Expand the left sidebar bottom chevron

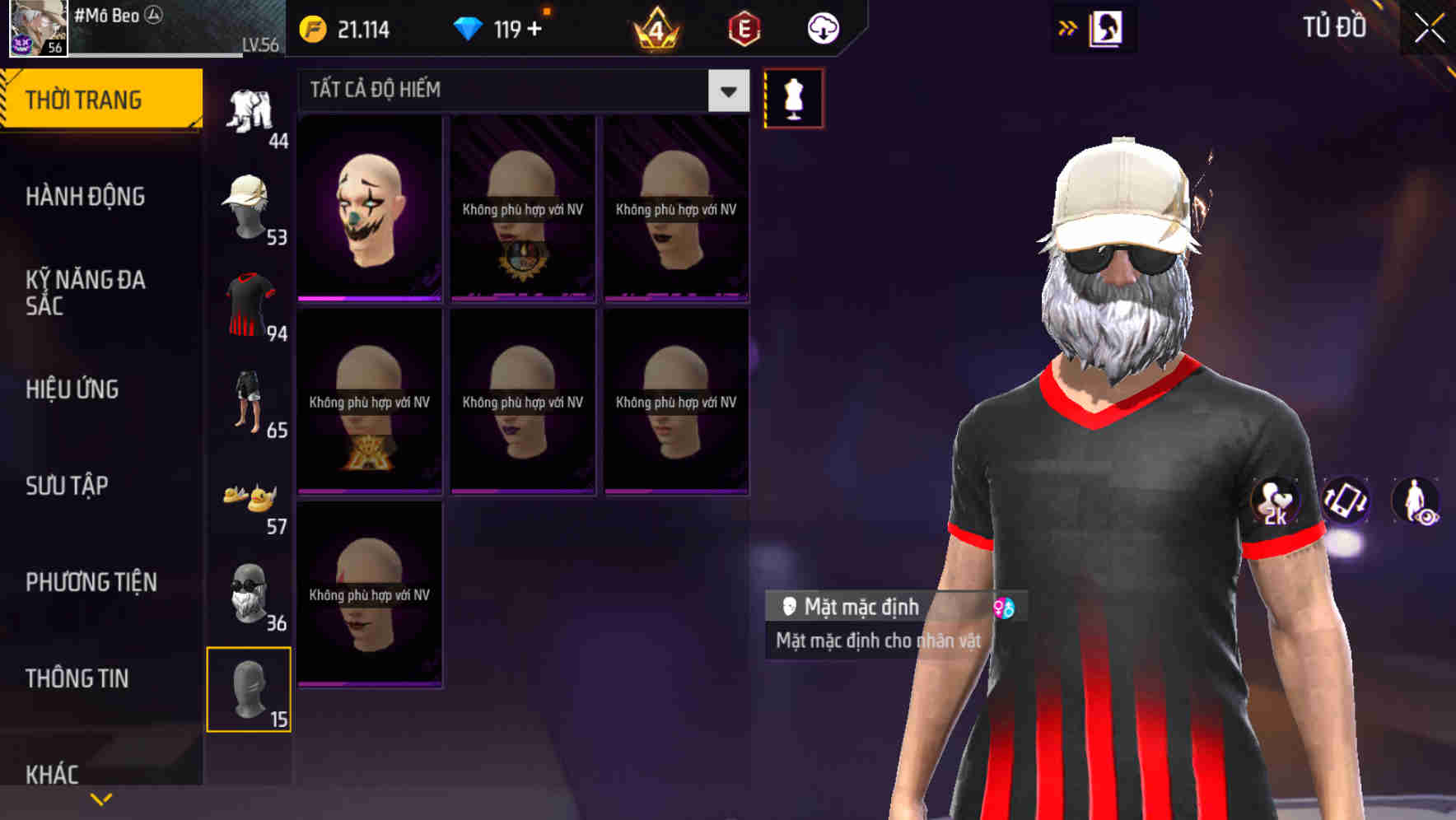point(100,798)
